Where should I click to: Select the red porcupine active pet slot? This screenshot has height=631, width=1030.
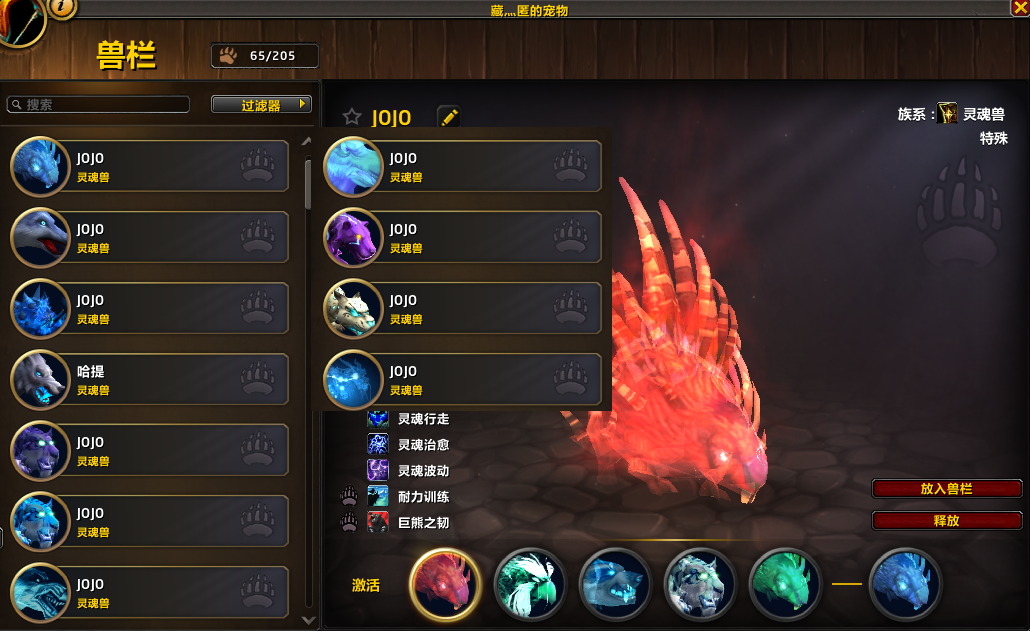tap(445, 585)
